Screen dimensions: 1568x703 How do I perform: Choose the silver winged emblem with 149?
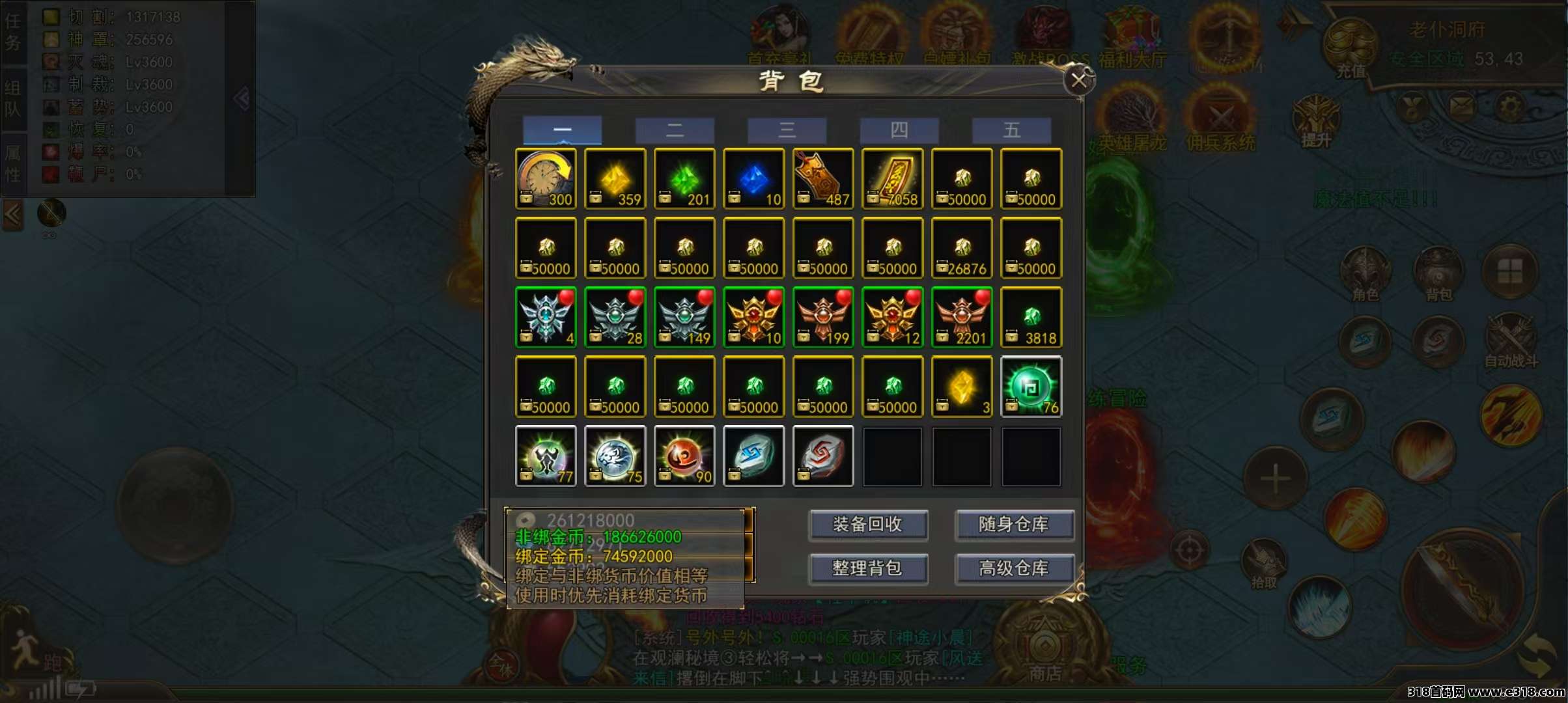pos(684,317)
